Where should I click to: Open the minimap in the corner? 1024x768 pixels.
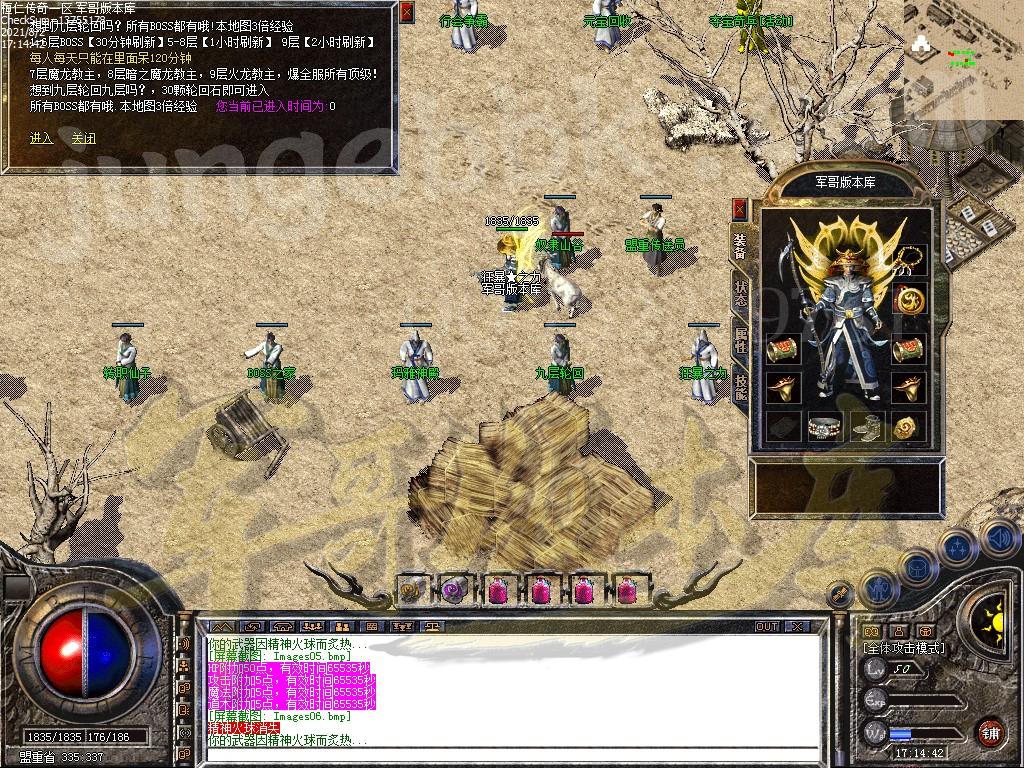(x=962, y=47)
